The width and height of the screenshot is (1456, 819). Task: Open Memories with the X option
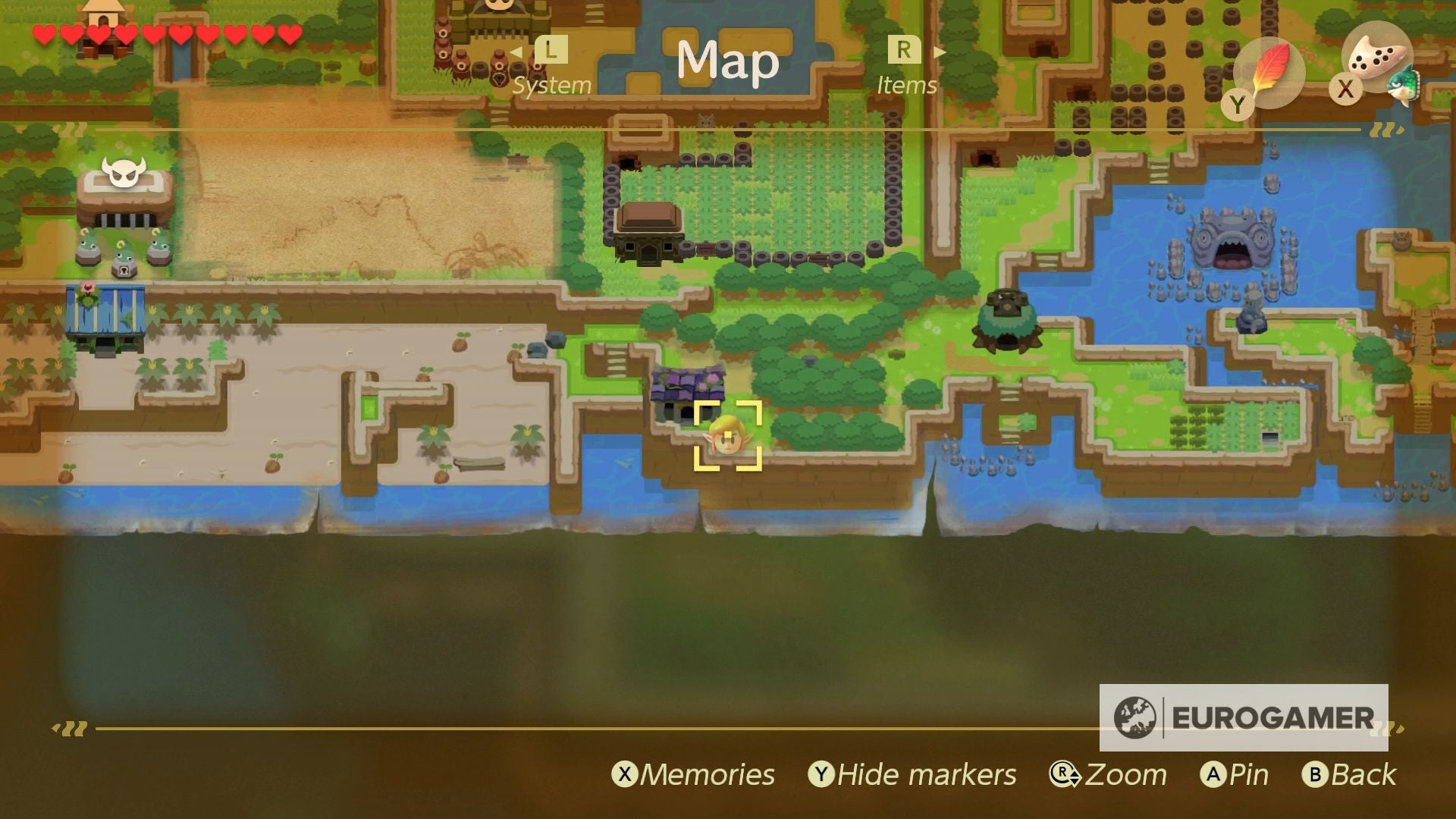(695, 774)
